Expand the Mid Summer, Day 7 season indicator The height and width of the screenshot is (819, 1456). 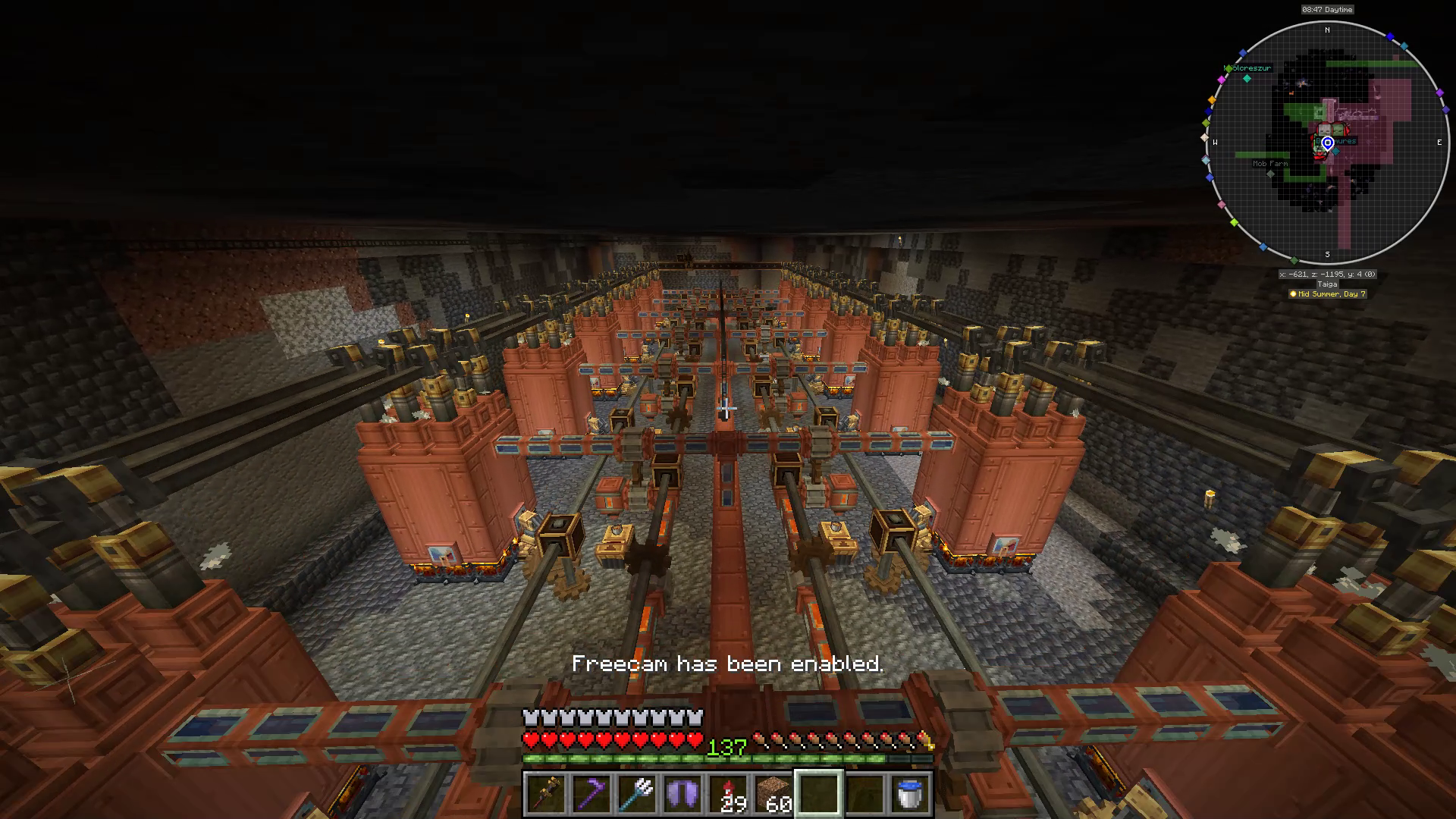pyautogui.click(x=1327, y=294)
